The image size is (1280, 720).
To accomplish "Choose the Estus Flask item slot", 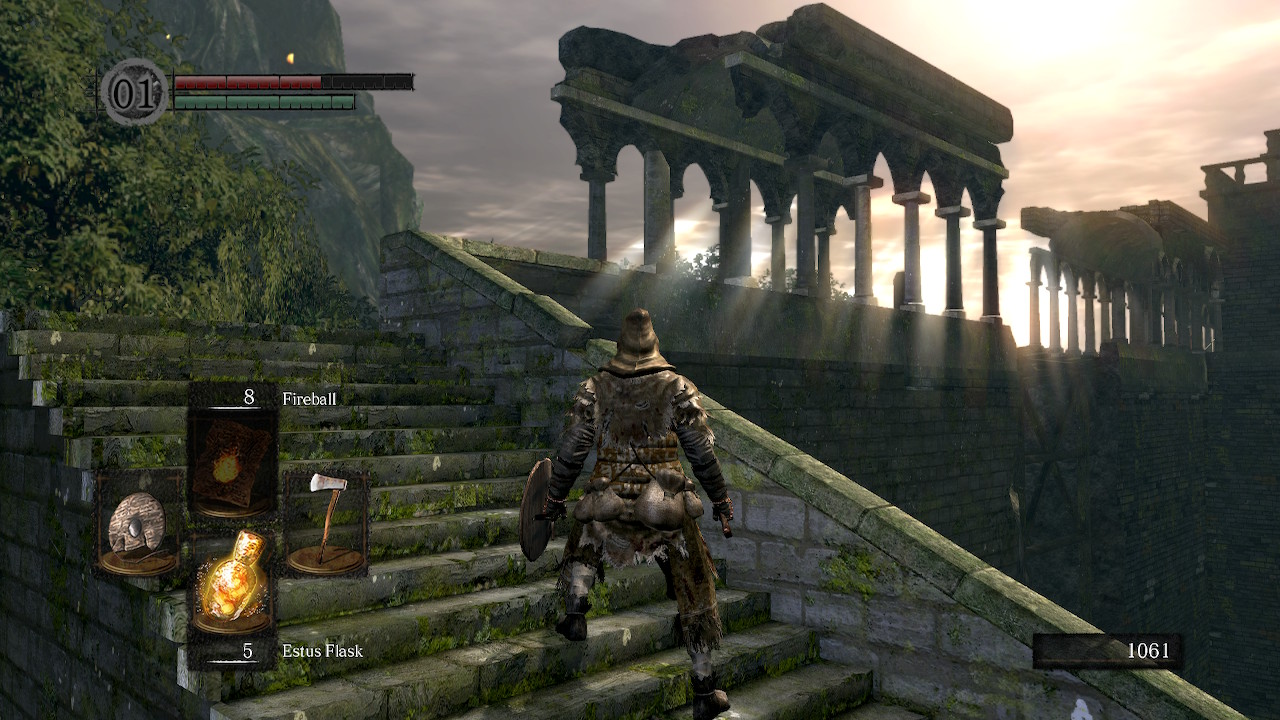I will coord(232,585).
